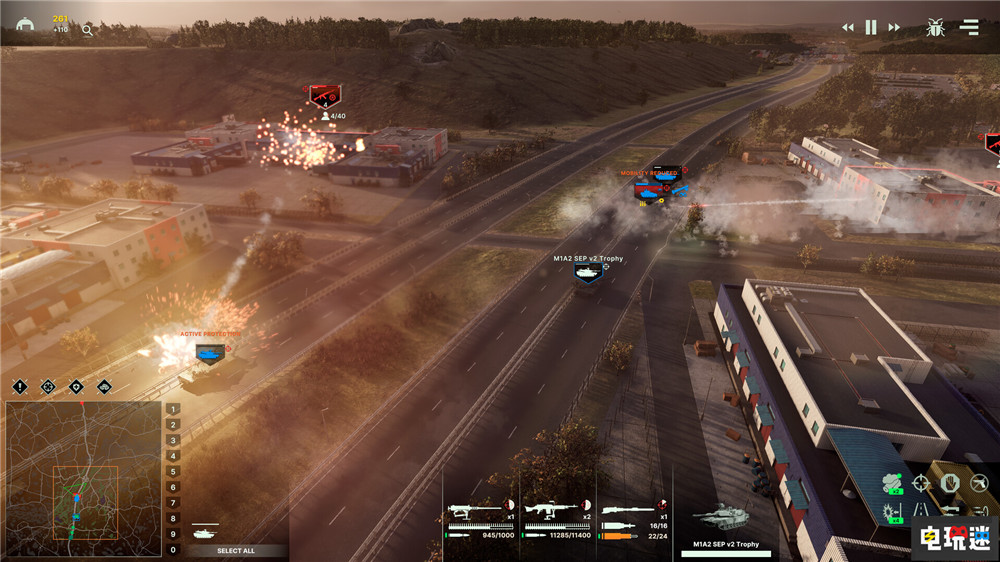Viewport: 1000px width, 562px height.
Task: Pause the game with the pause button
Action: pyautogui.click(x=871, y=28)
